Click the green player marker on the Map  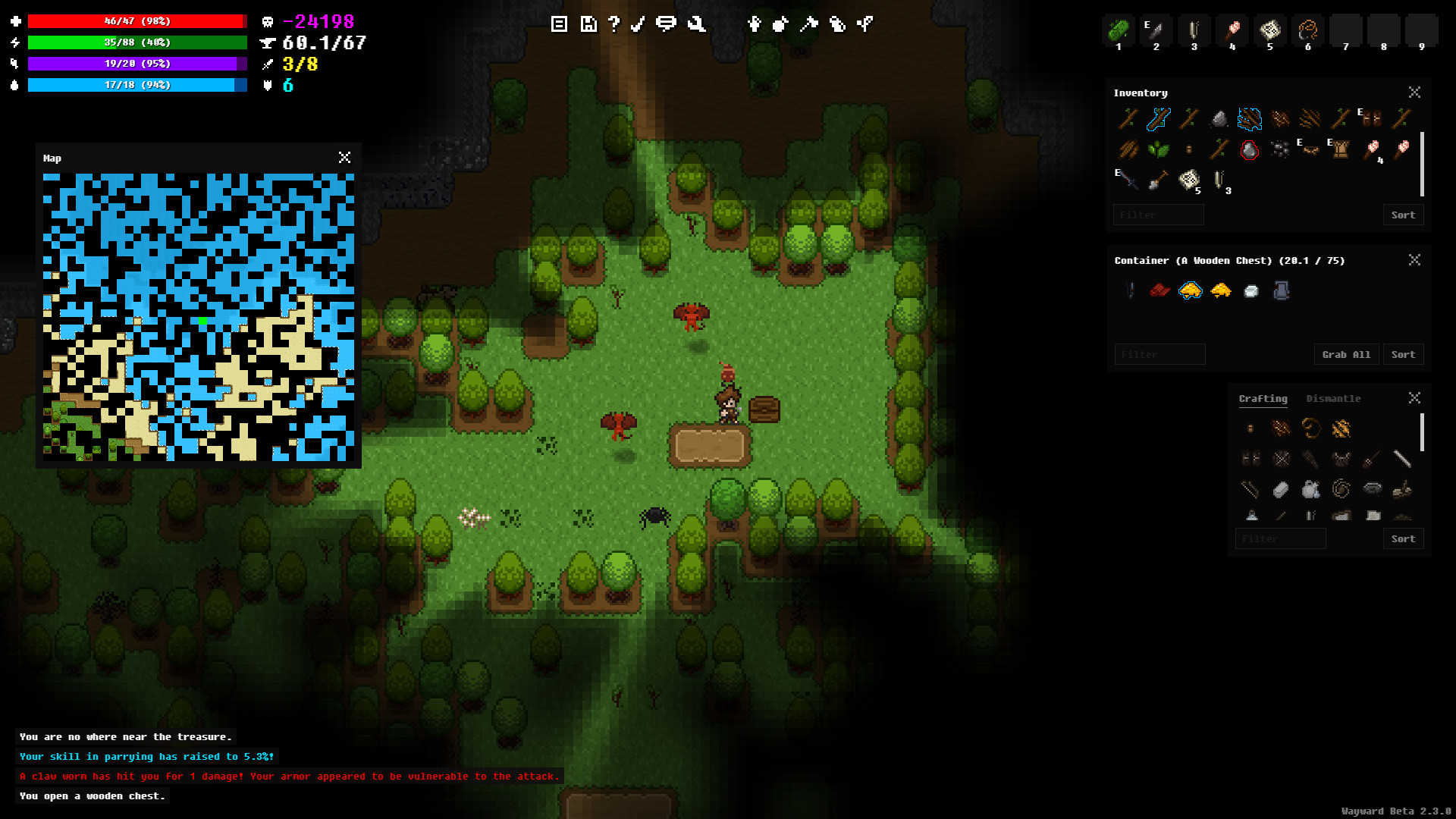pos(202,321)
